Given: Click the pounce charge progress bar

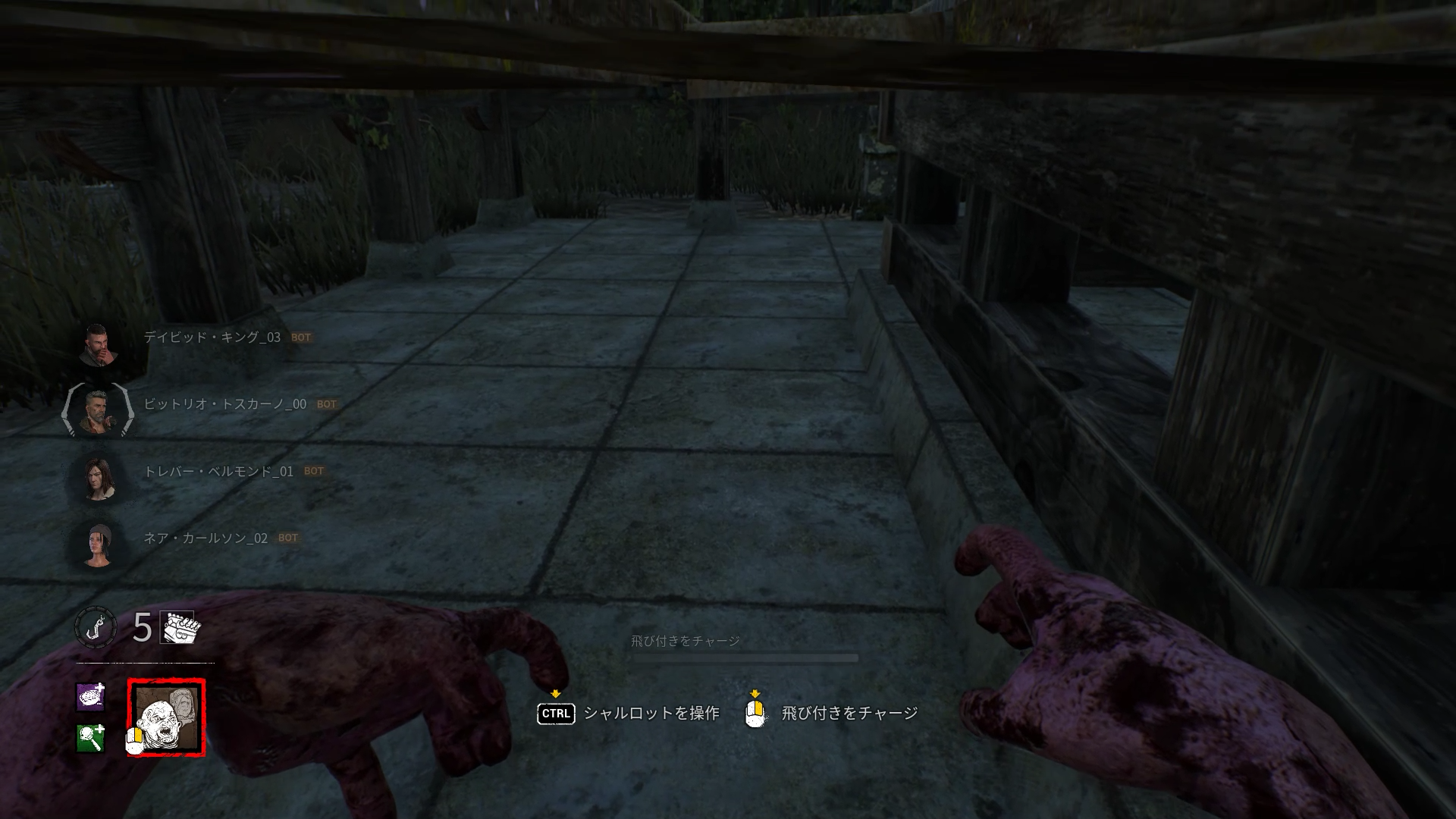Looking at the screenshot, I should click(745, 659).
